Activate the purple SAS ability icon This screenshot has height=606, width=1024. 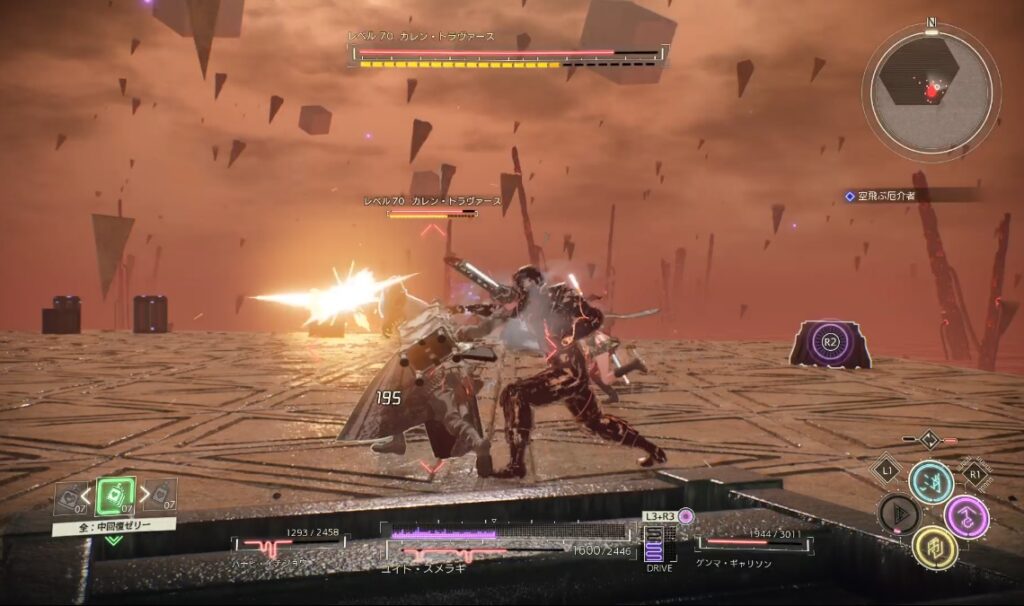tap(966, 516)
